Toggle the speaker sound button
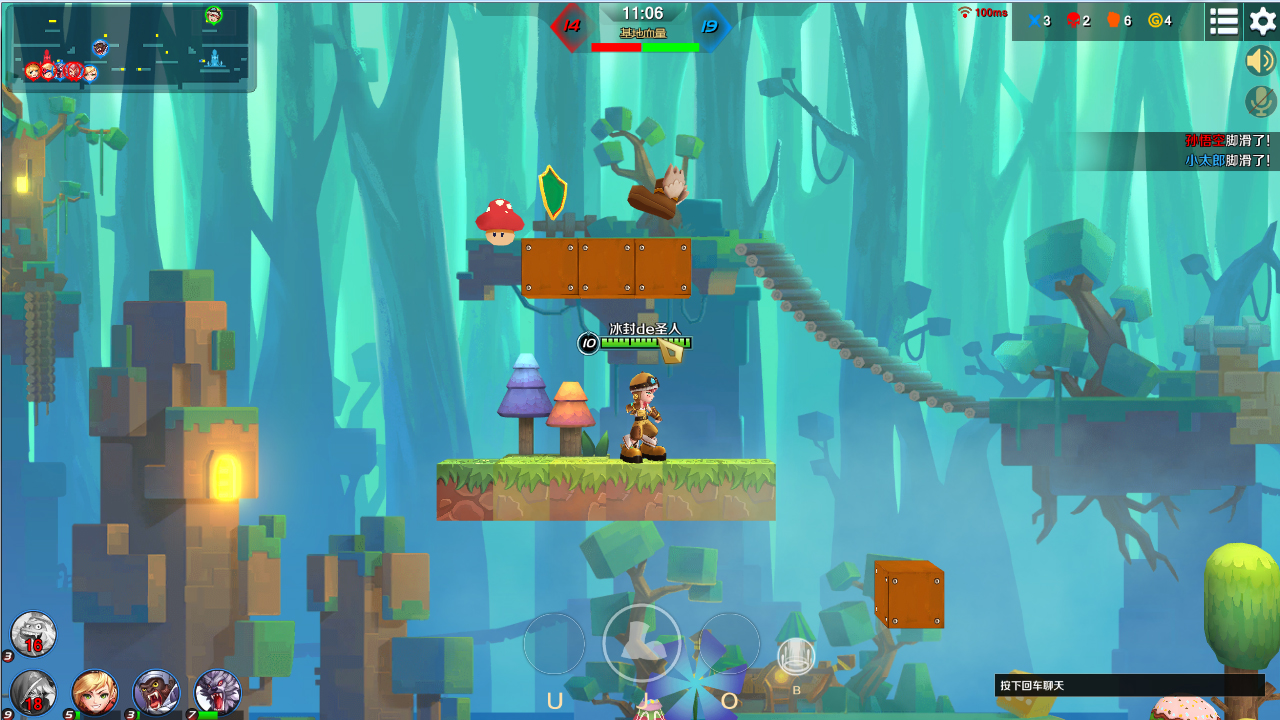Viewport: 1280px width, 720px height. click(1260, 61)
